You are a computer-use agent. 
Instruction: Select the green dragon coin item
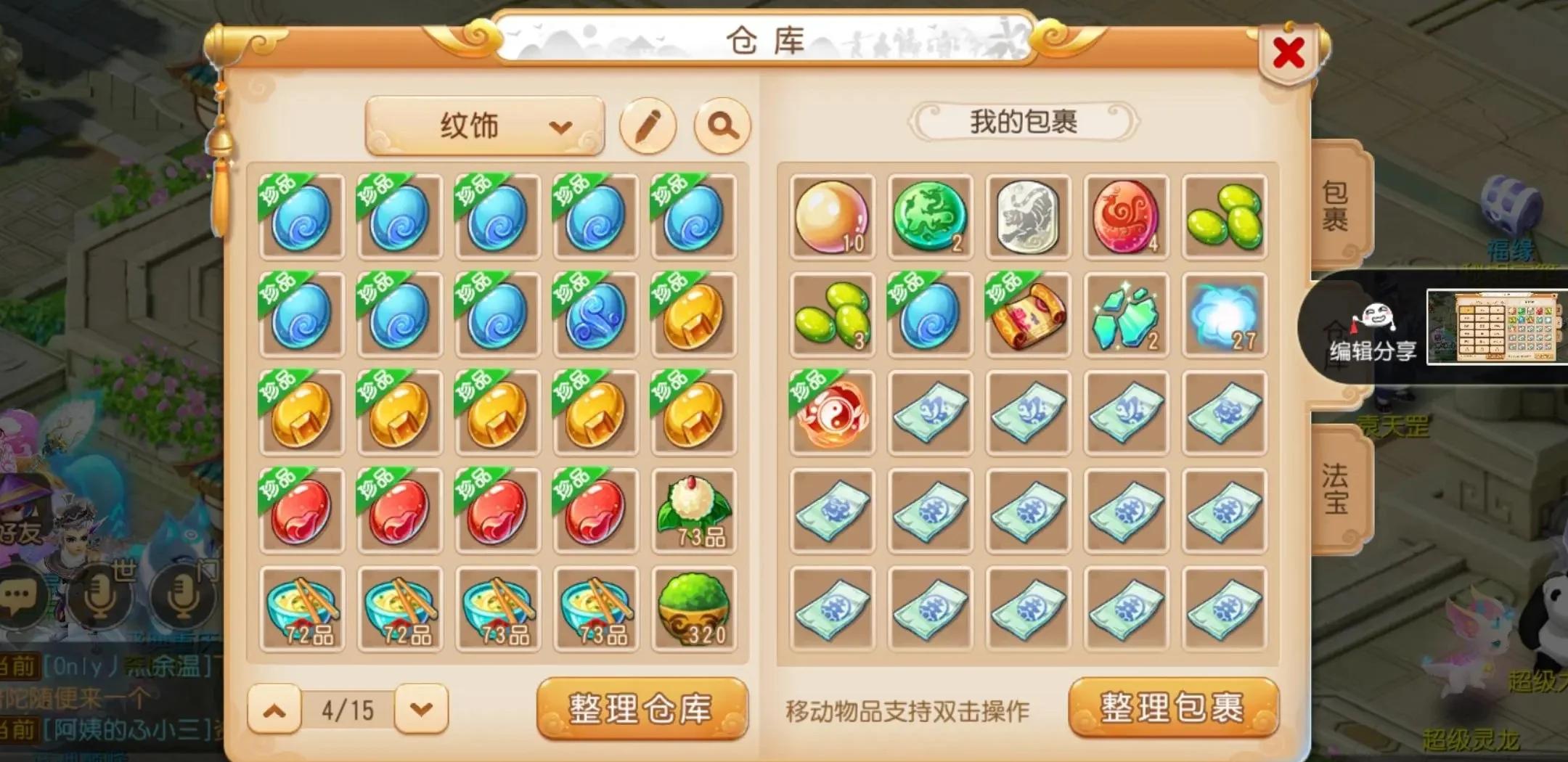point(930,216)
